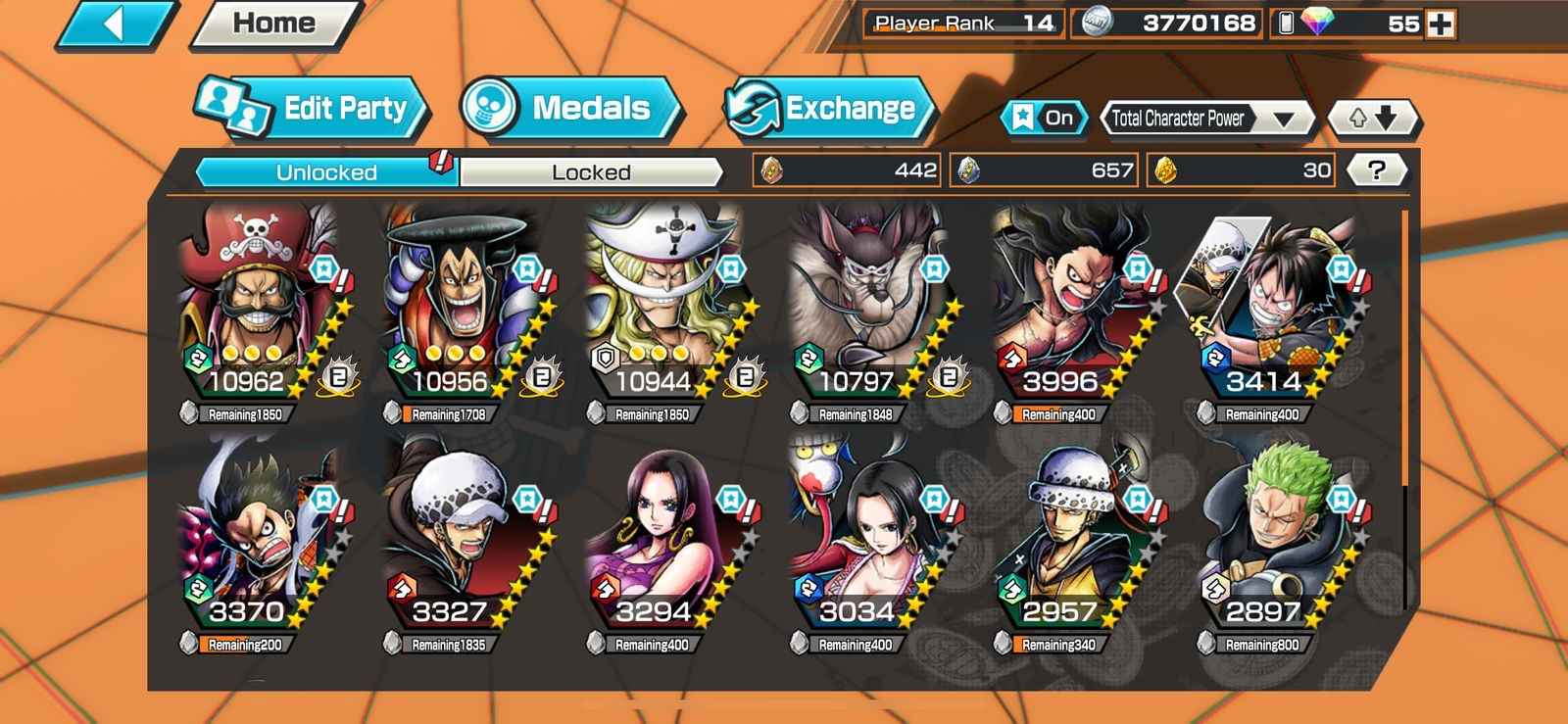Image resolution: width=1568 pixels, height=724 pixels.
Task: Flip the sort order arrows
Action: 1372,119
